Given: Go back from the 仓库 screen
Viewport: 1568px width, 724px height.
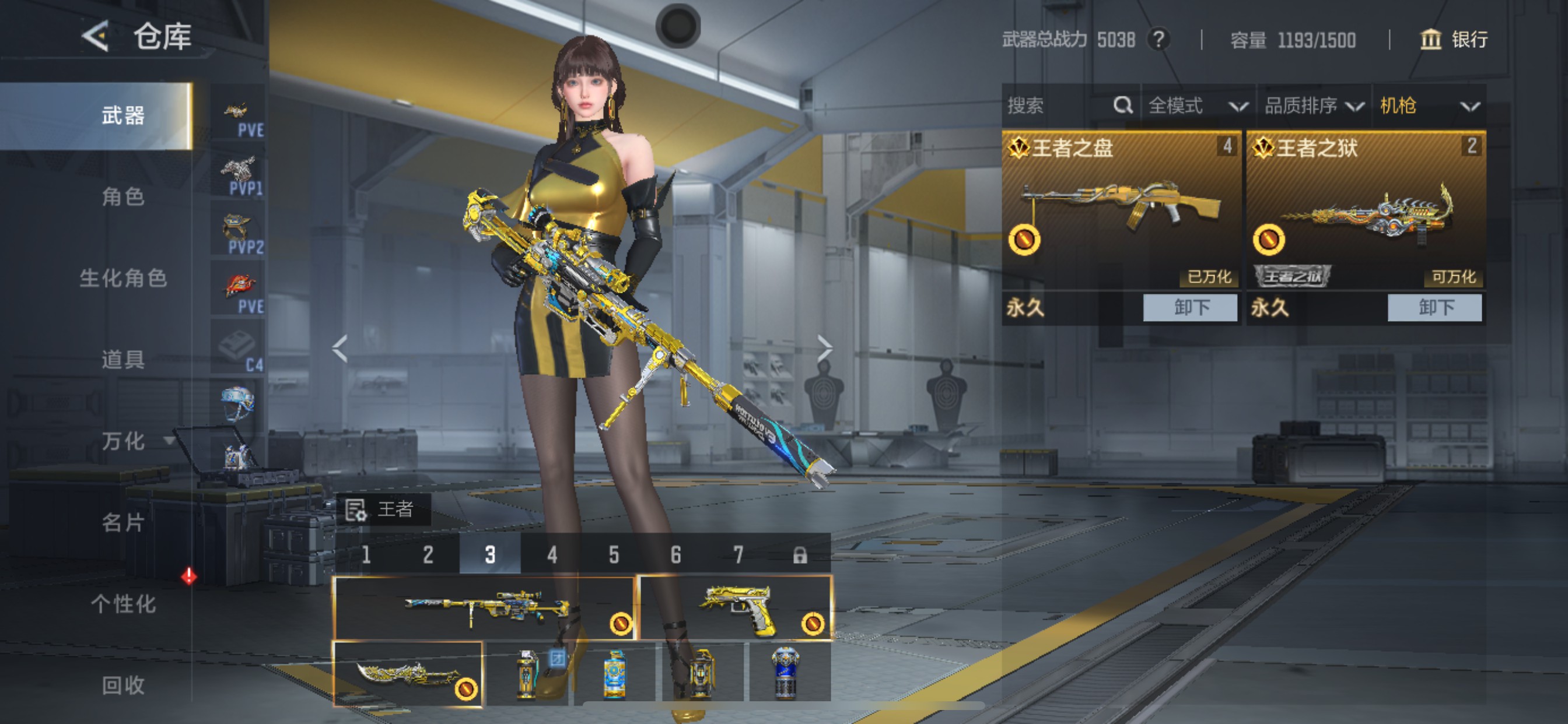Looking at the screenshot, I should click(x=96, y=37).
